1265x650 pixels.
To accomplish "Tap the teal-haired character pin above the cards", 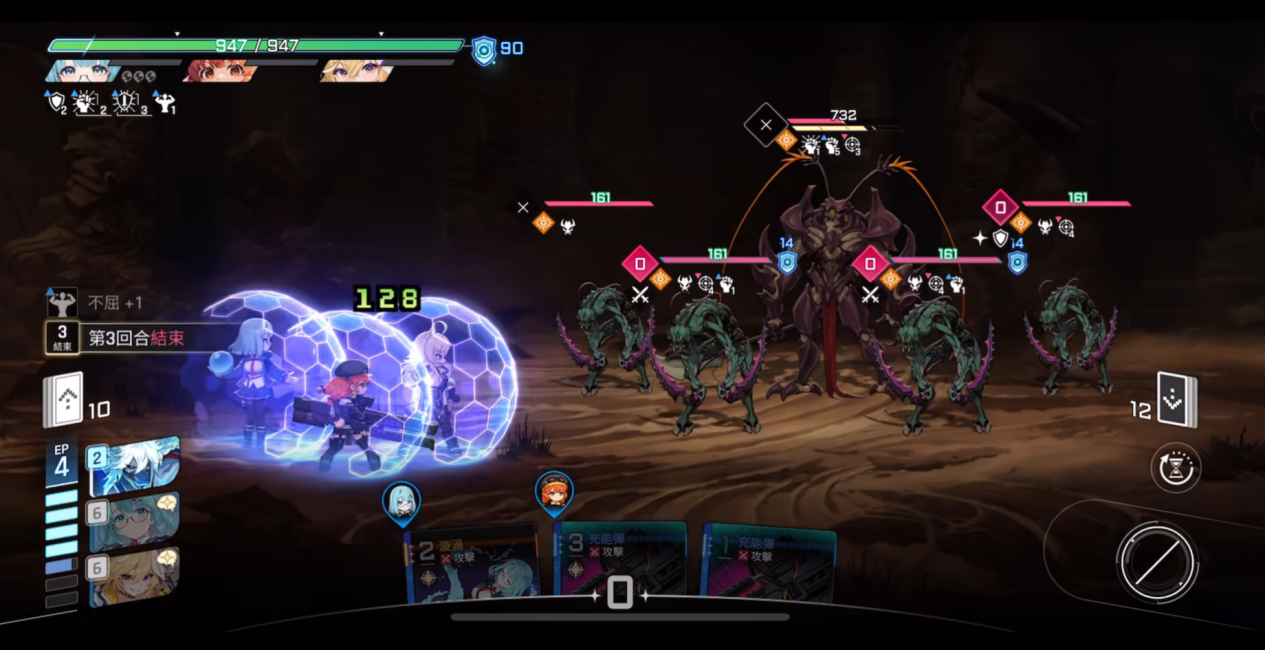I will pos(402,501).
